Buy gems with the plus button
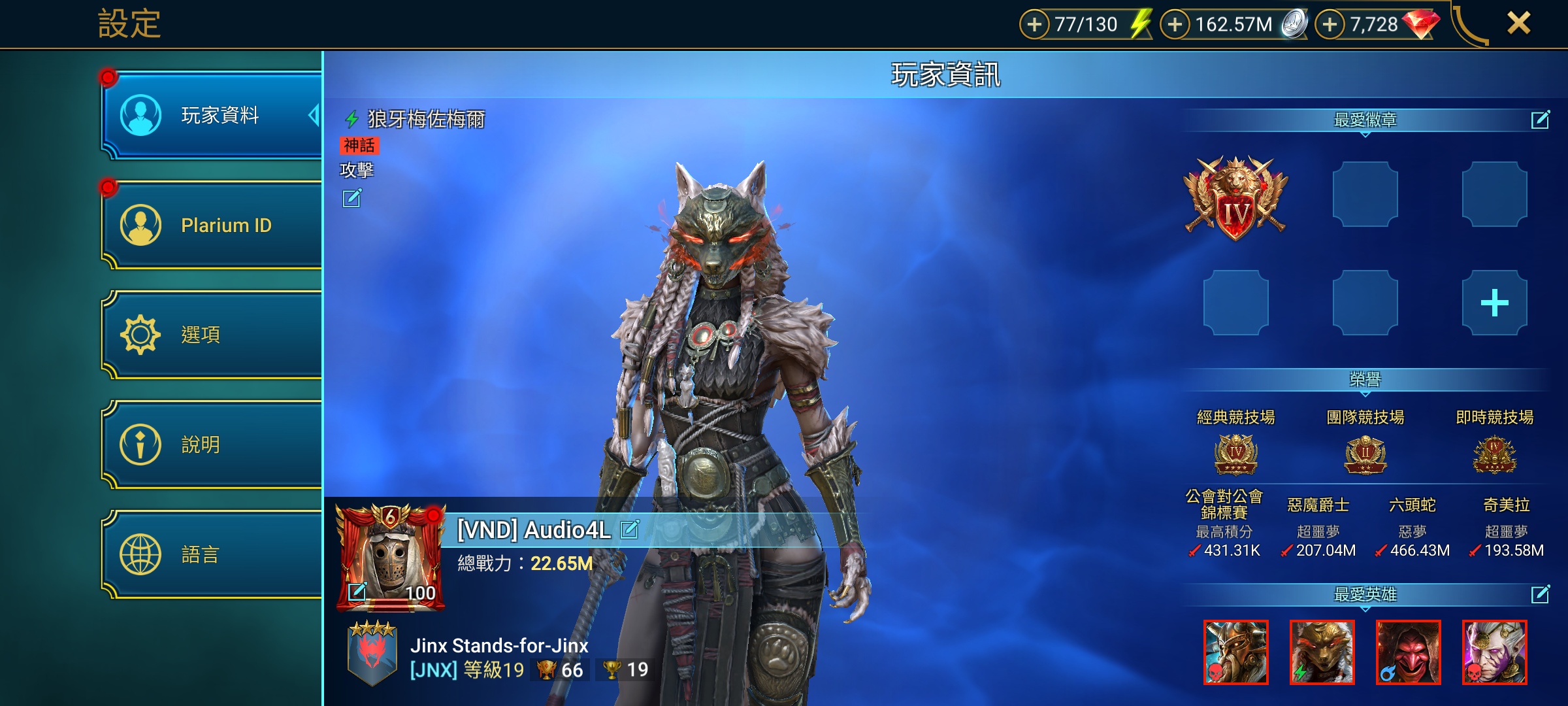1568x706 pixels. pos(1330,25)
